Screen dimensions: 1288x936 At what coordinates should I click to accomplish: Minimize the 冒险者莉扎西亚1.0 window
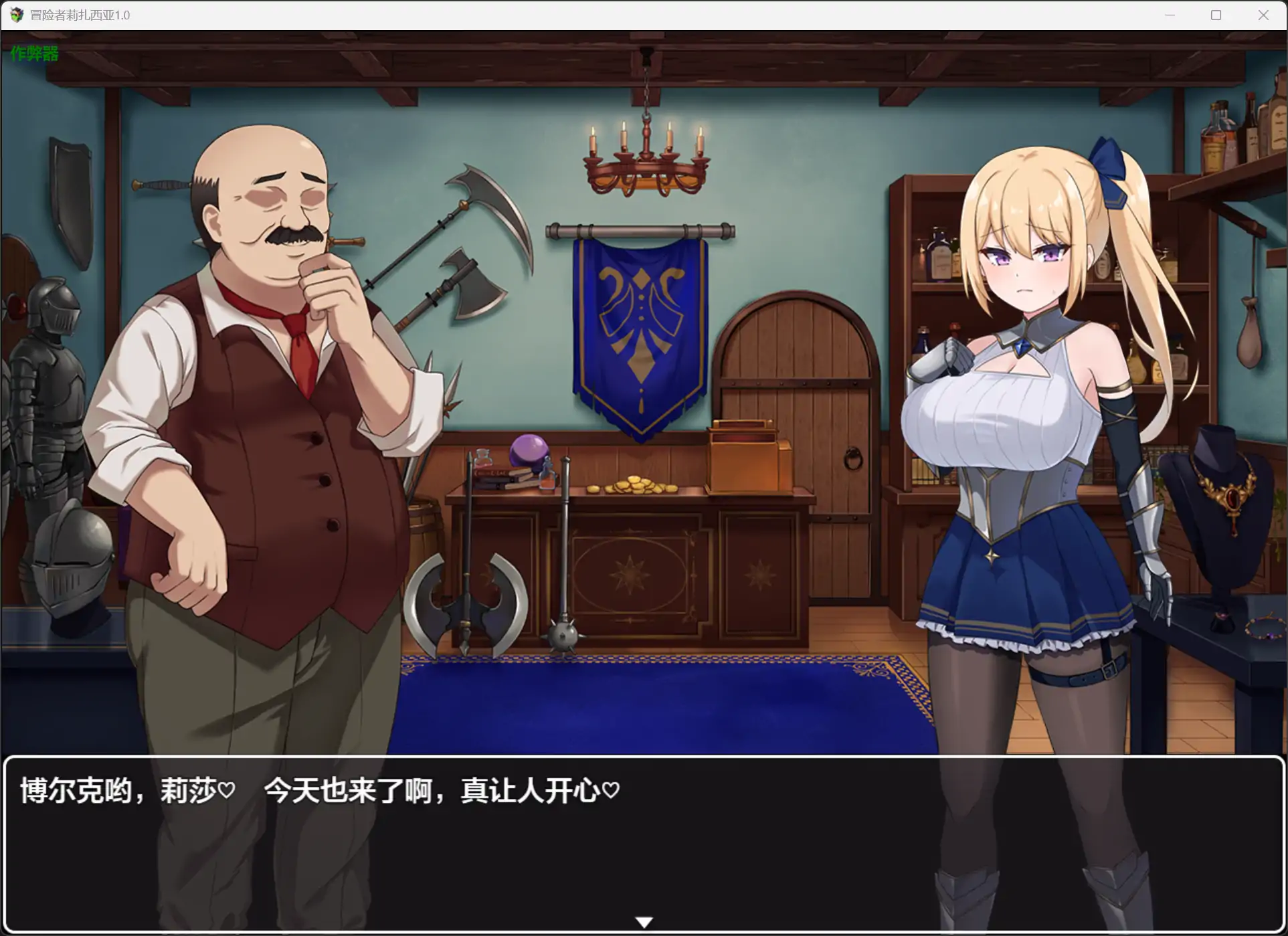coord(1170,15)
